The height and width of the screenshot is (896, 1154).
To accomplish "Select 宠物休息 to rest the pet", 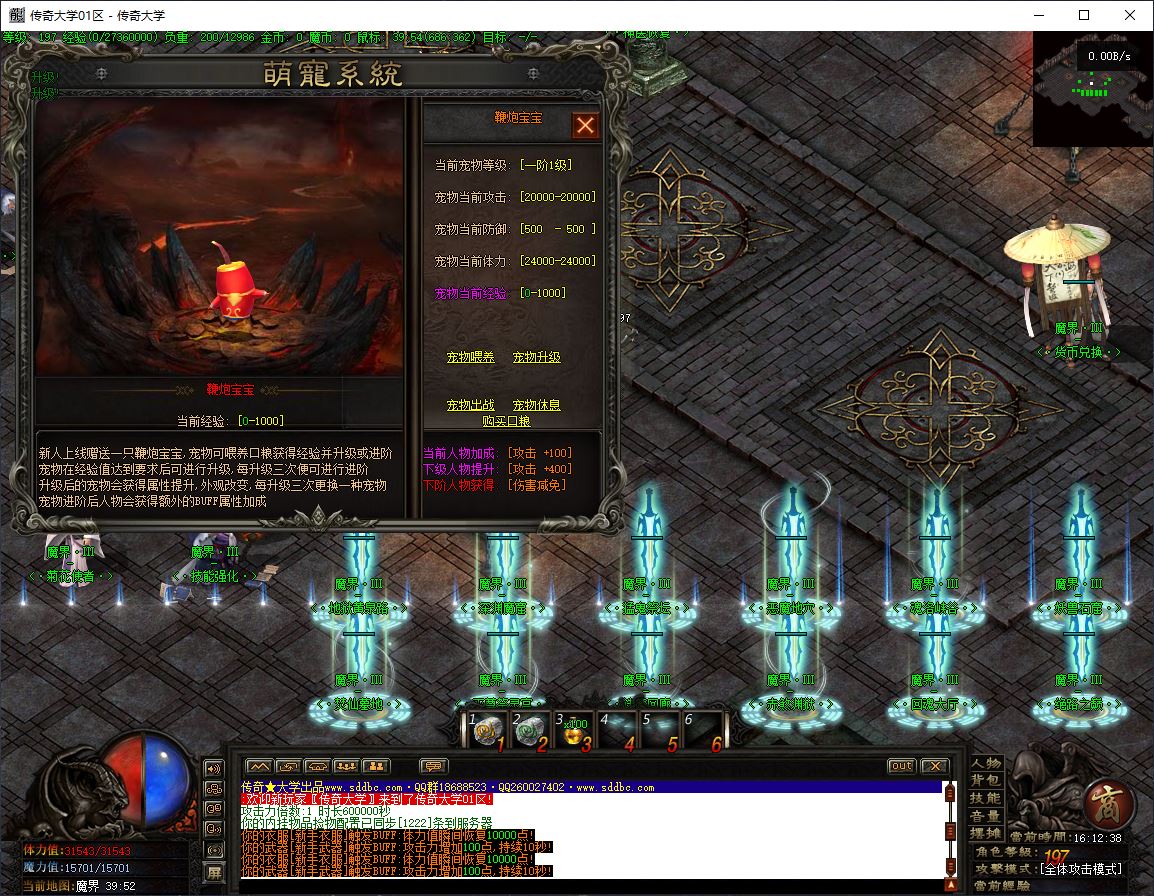I will pos(536,405).
